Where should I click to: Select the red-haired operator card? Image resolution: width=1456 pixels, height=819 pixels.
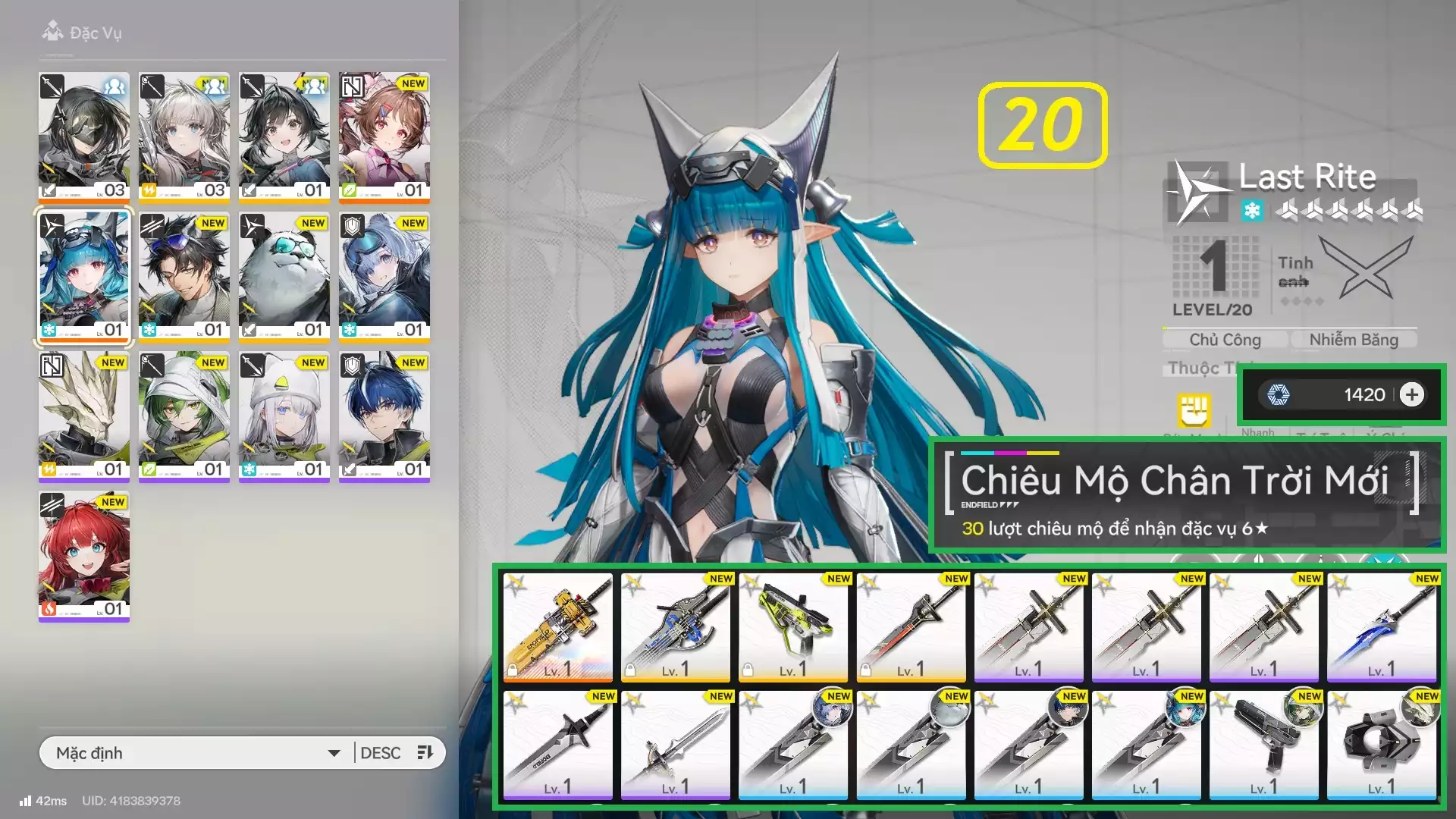pyautogui.click(x=84, y=556)
